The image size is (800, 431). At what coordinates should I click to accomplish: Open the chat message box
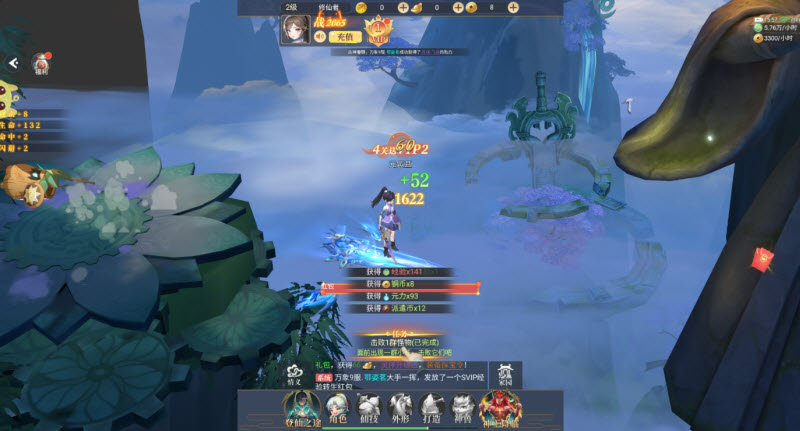pyautogui.click(x=400, y=372)
